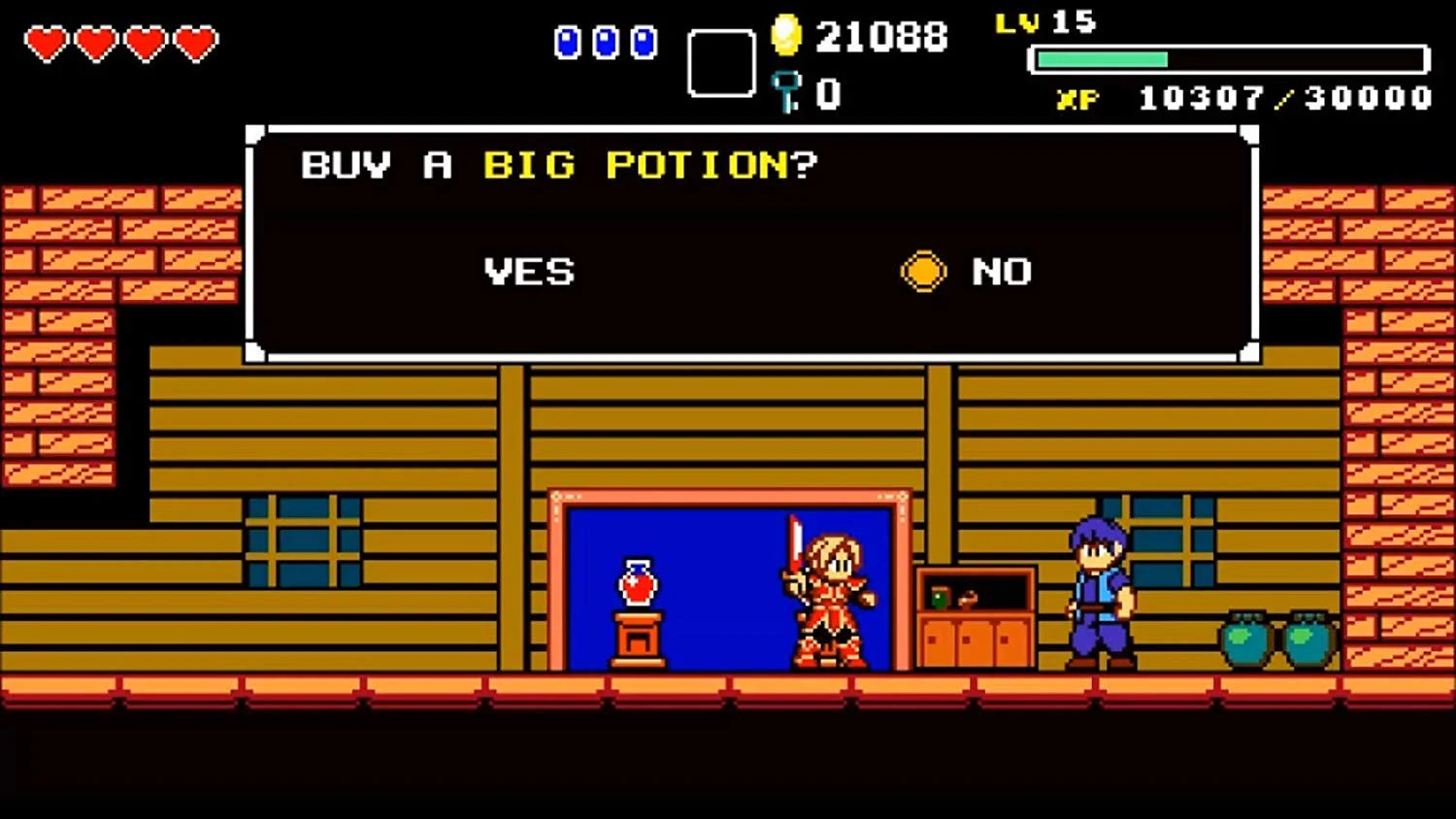Viewport: 1456px width, 819px height.
Task: Confirm purchase by choosing YES
Action: coord(529,272)
